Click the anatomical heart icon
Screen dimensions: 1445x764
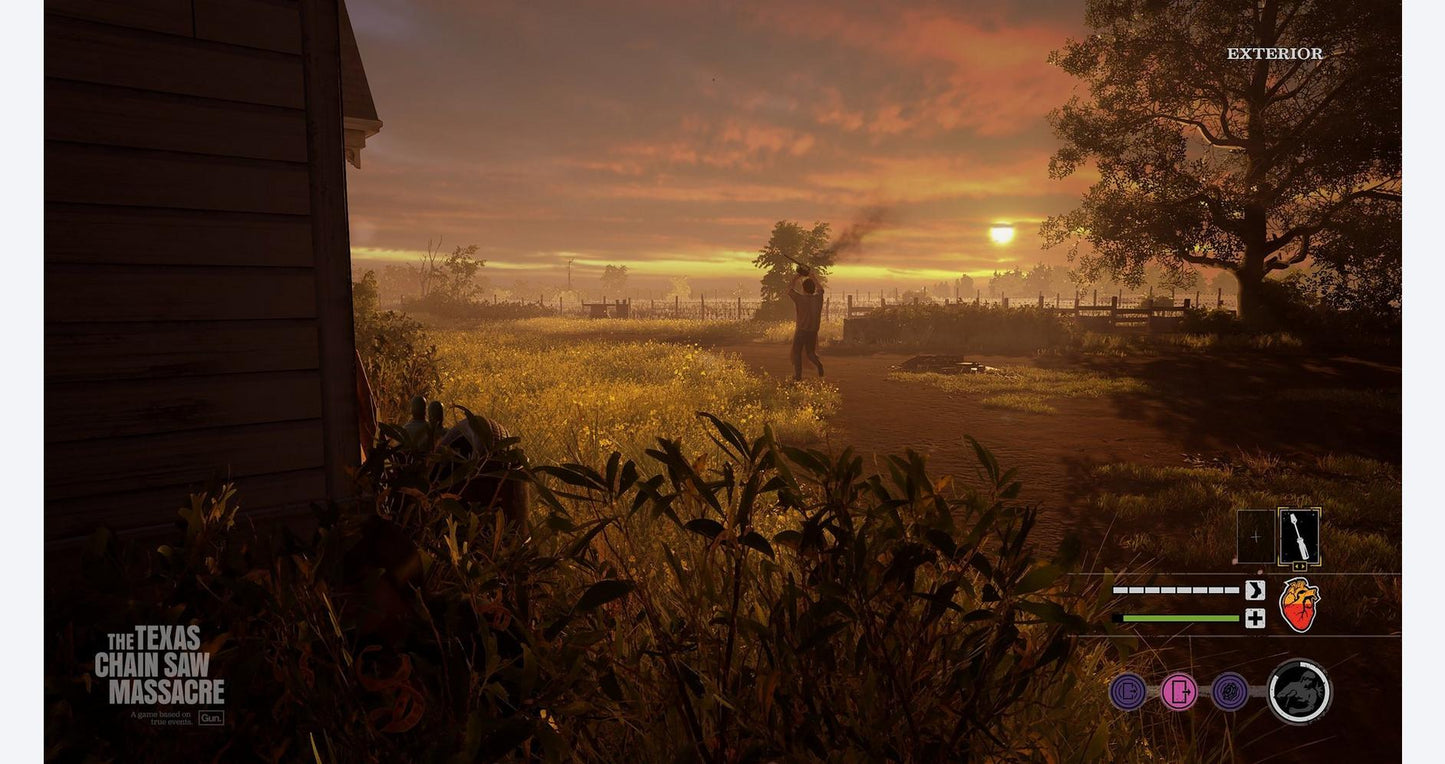pyautogui.click(x=1299, y=605)
